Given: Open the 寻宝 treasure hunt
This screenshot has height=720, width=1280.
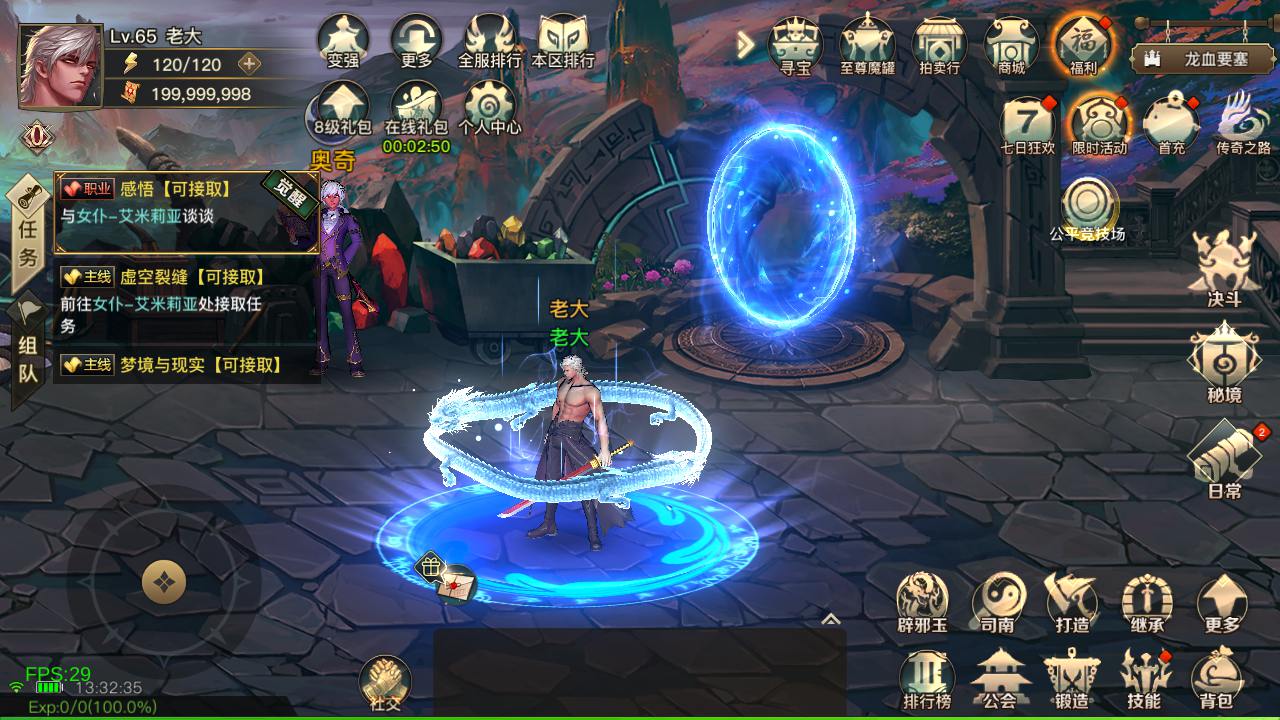Looking at the screenshot, I should [x=795, y=45].
